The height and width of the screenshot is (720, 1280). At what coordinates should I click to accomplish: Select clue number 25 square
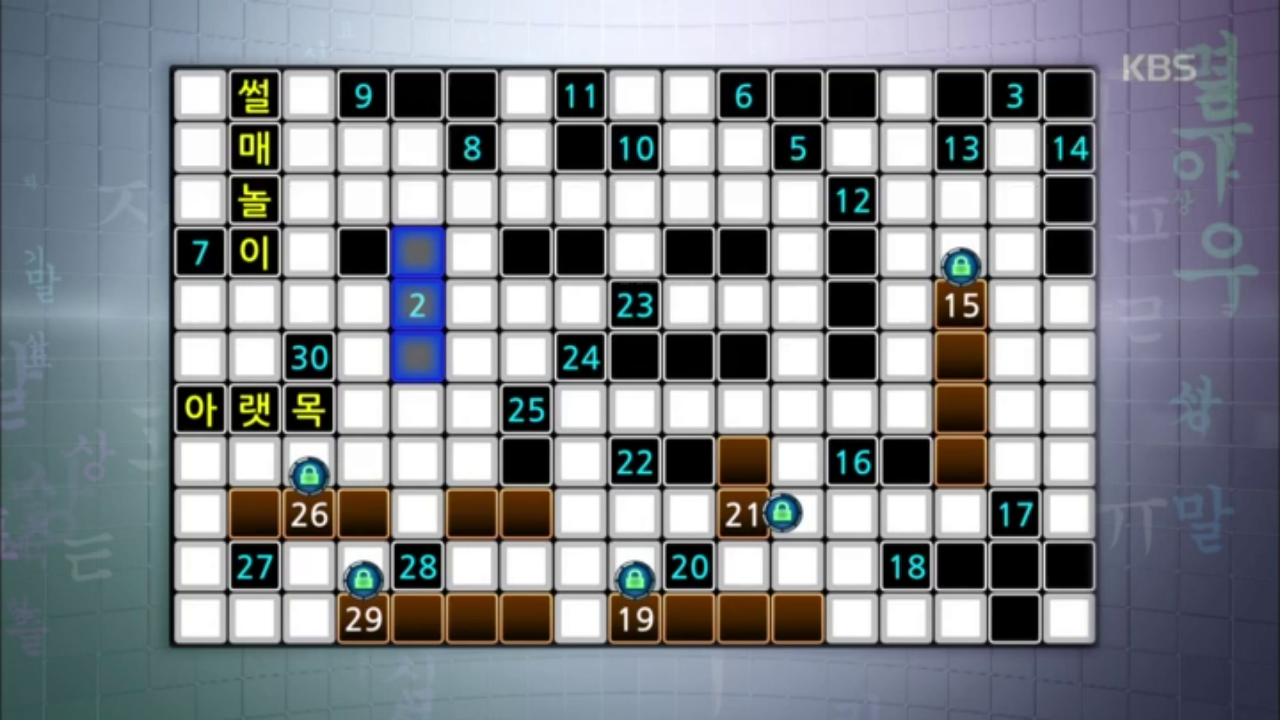(526, 409)
